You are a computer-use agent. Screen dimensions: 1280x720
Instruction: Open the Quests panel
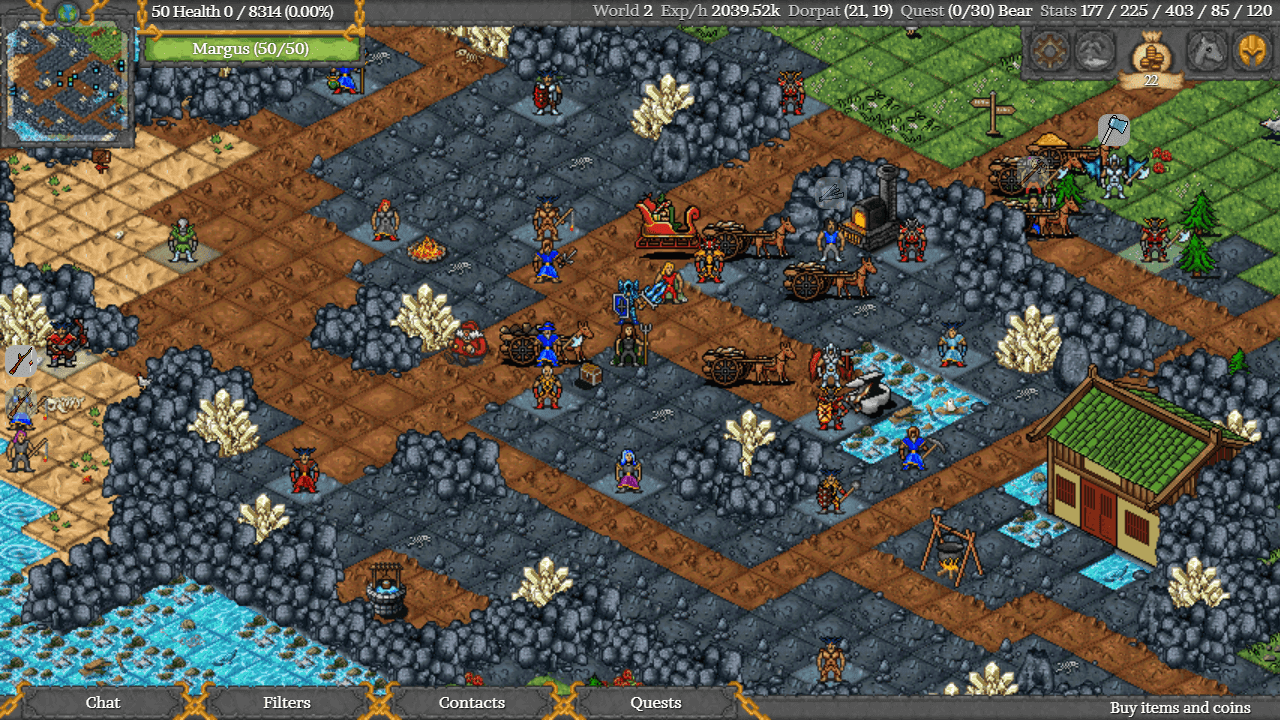[x=655, y=703]
